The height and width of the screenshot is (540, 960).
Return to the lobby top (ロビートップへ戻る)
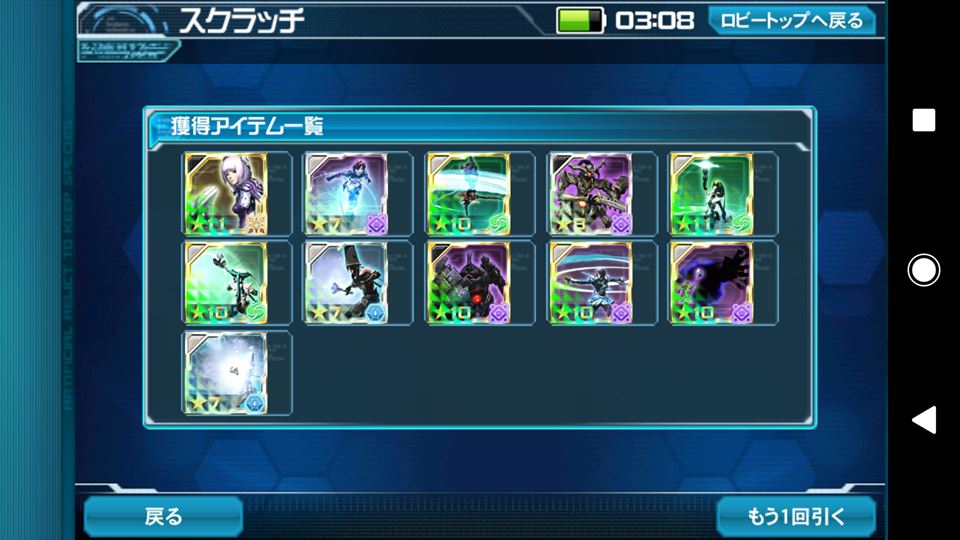(791, 20)
